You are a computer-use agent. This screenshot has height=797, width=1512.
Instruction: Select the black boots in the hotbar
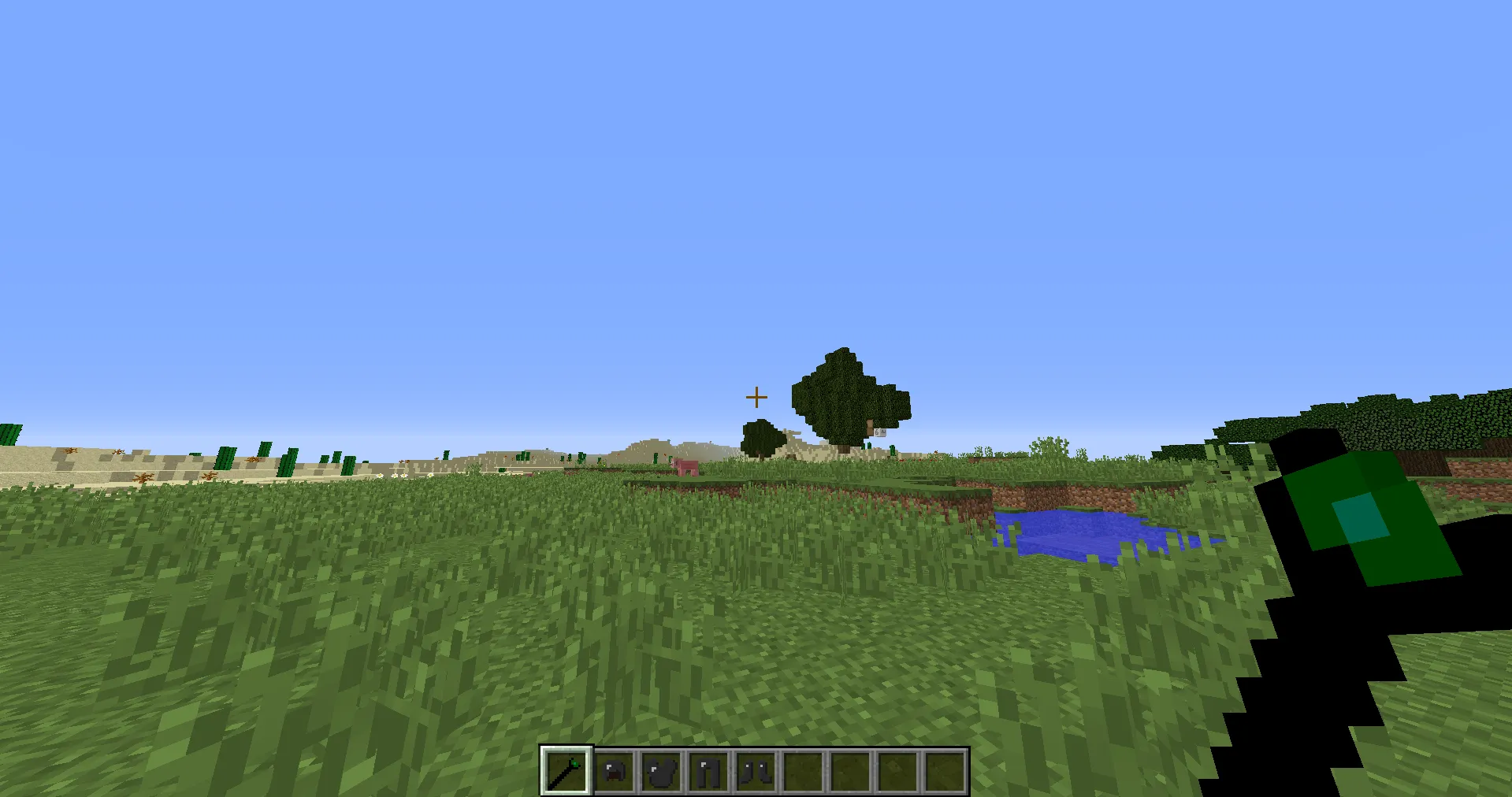pos(754,771)
